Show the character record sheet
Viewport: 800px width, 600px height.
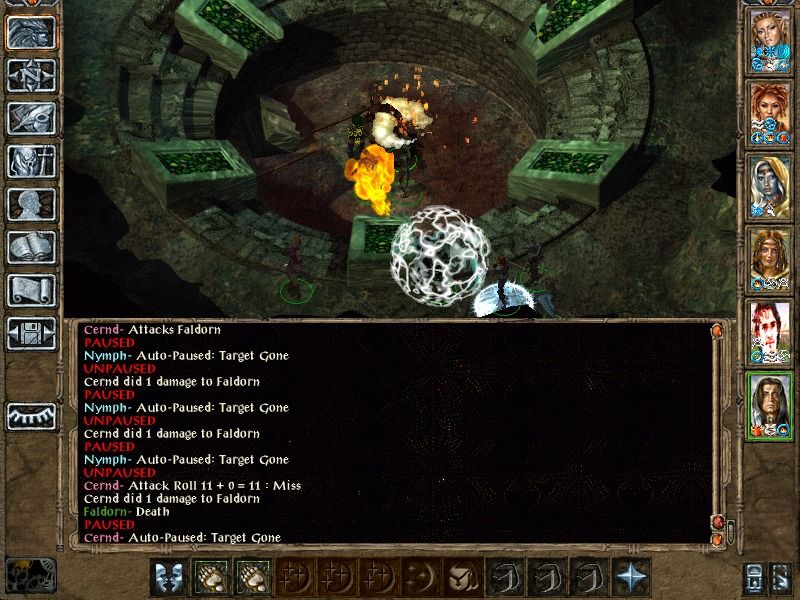(31, 204)
